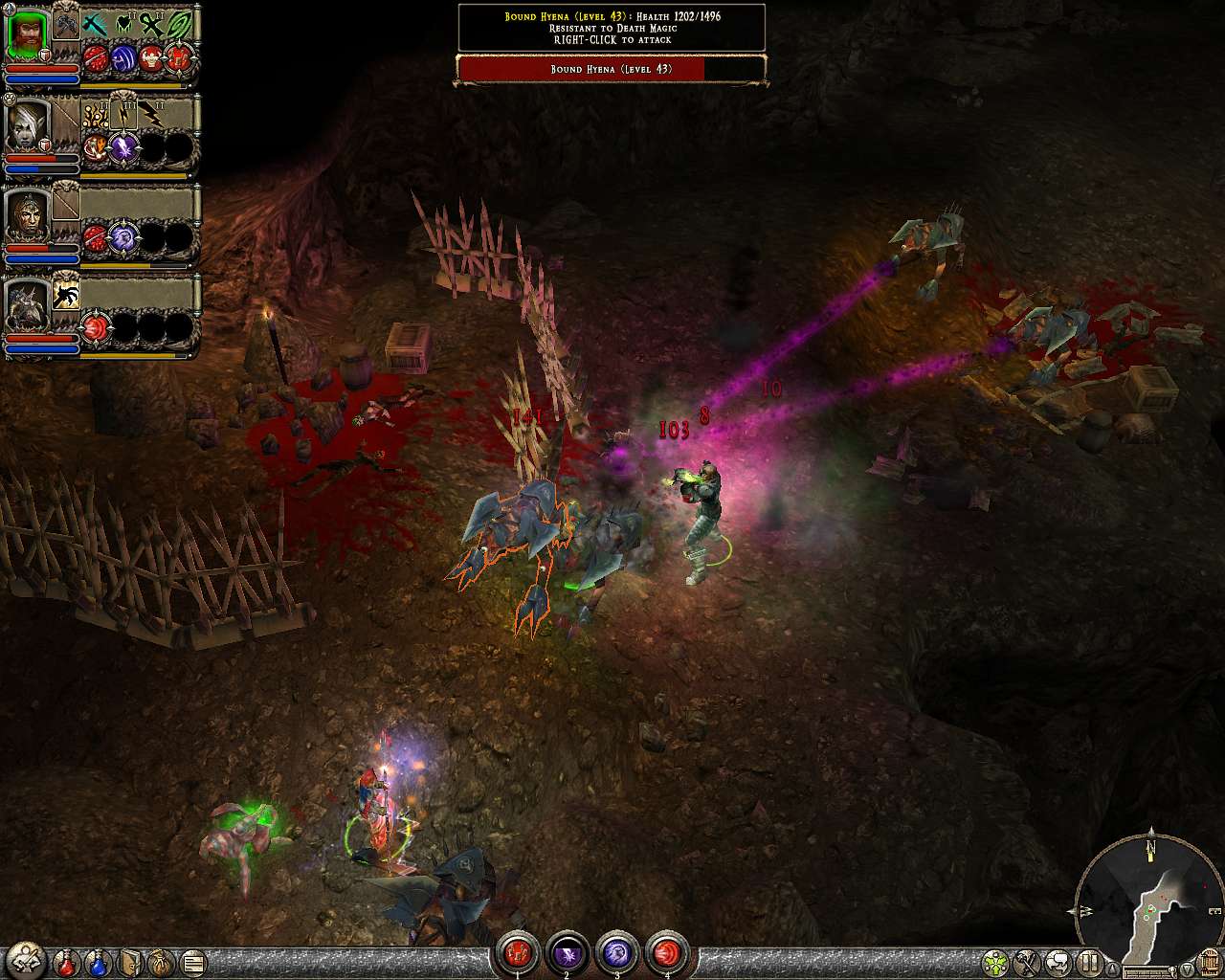Screen dimensions: 1225x980
Task: Drink a red health potion
Action: click(x=66, y=961)
